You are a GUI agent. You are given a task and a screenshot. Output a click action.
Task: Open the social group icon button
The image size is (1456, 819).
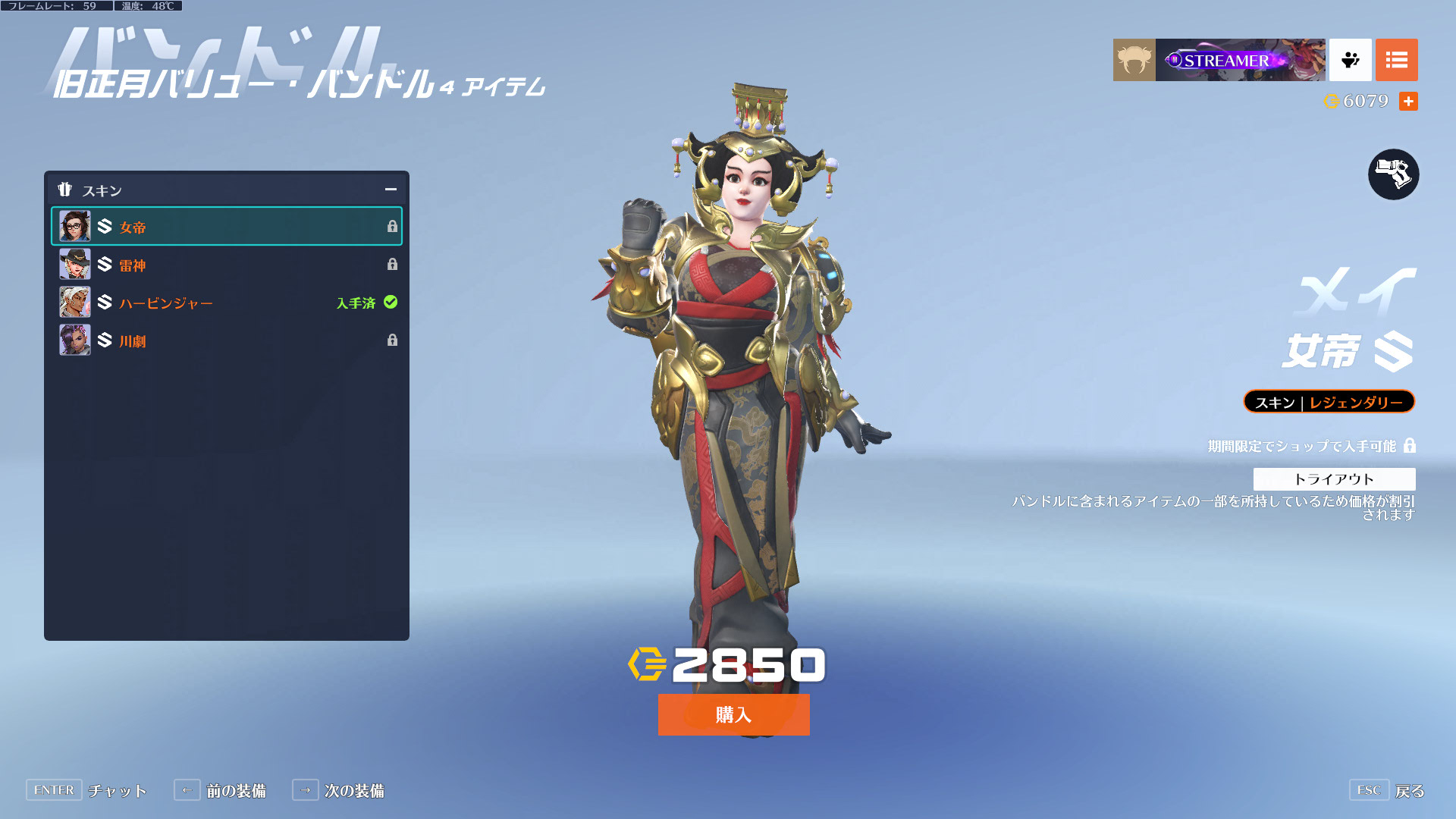coord(1350,60)
